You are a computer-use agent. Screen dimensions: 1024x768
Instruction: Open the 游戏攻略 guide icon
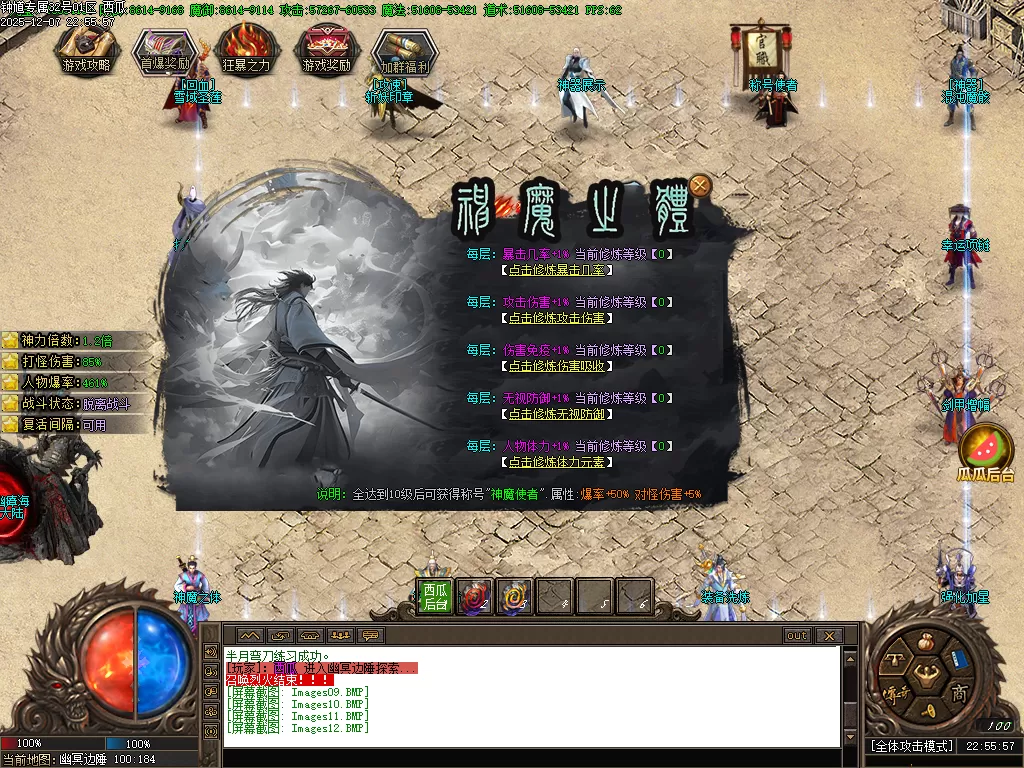[87, 51]
